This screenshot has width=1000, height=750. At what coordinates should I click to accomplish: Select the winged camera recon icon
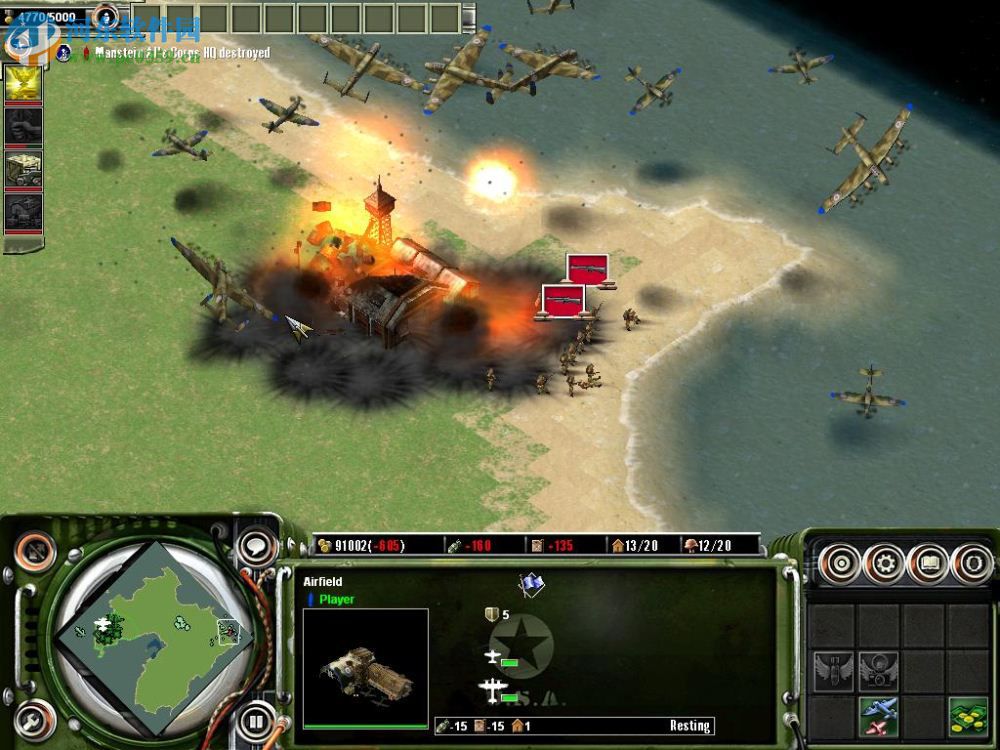[x=878, y=670]
